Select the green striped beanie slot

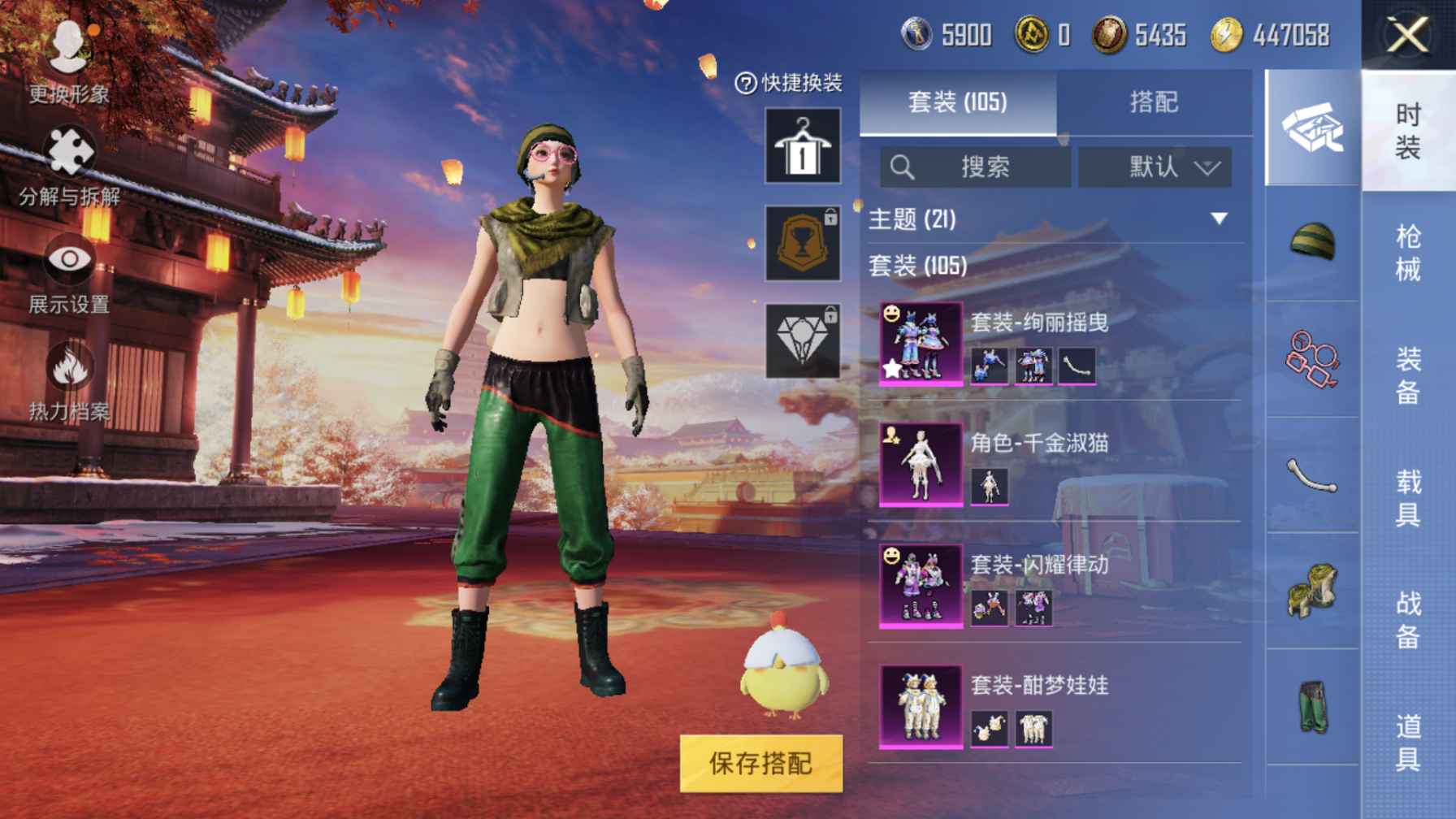click(1312, 242)
